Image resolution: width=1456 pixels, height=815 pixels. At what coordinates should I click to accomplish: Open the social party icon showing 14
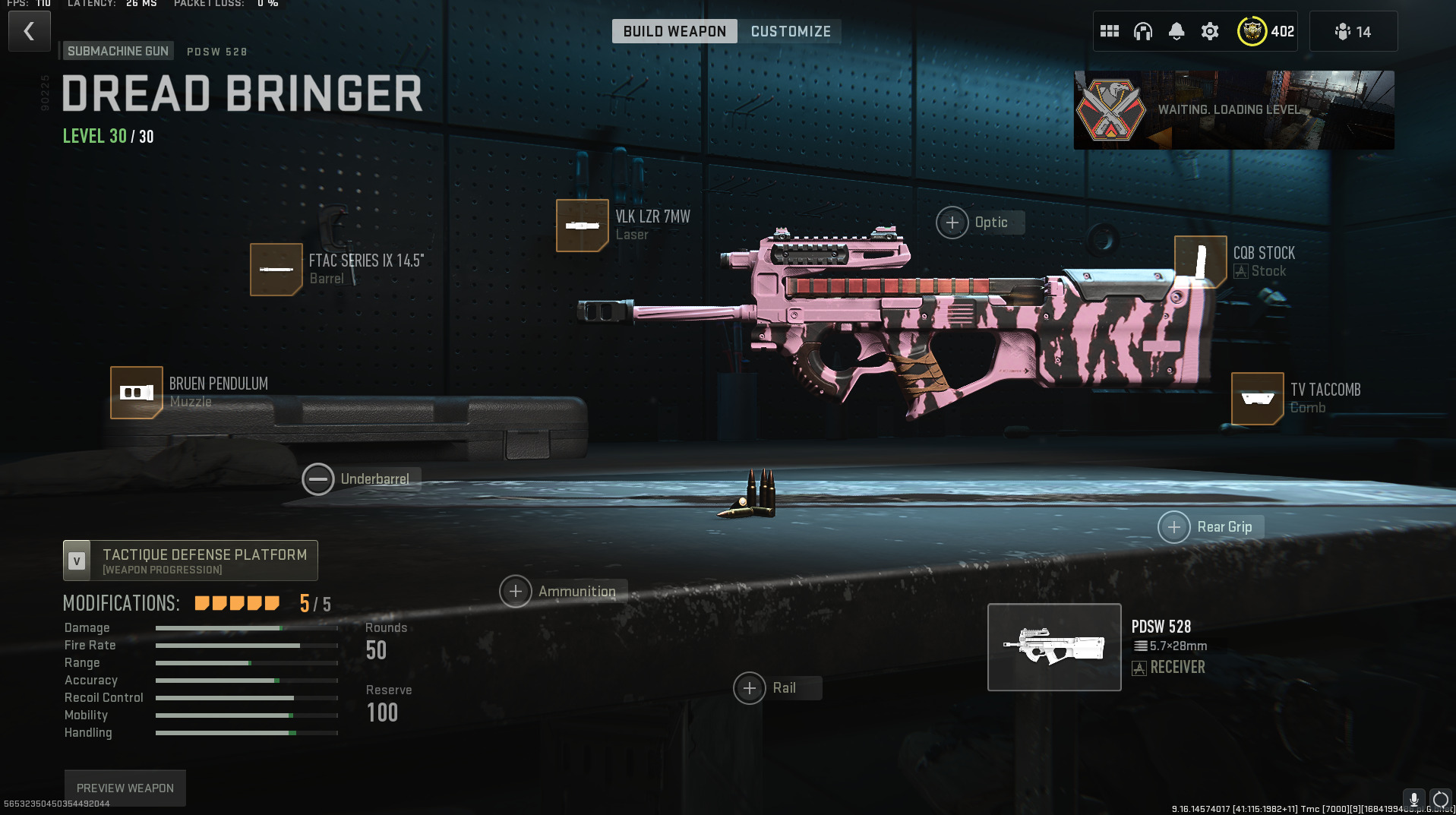point(1353,31)
